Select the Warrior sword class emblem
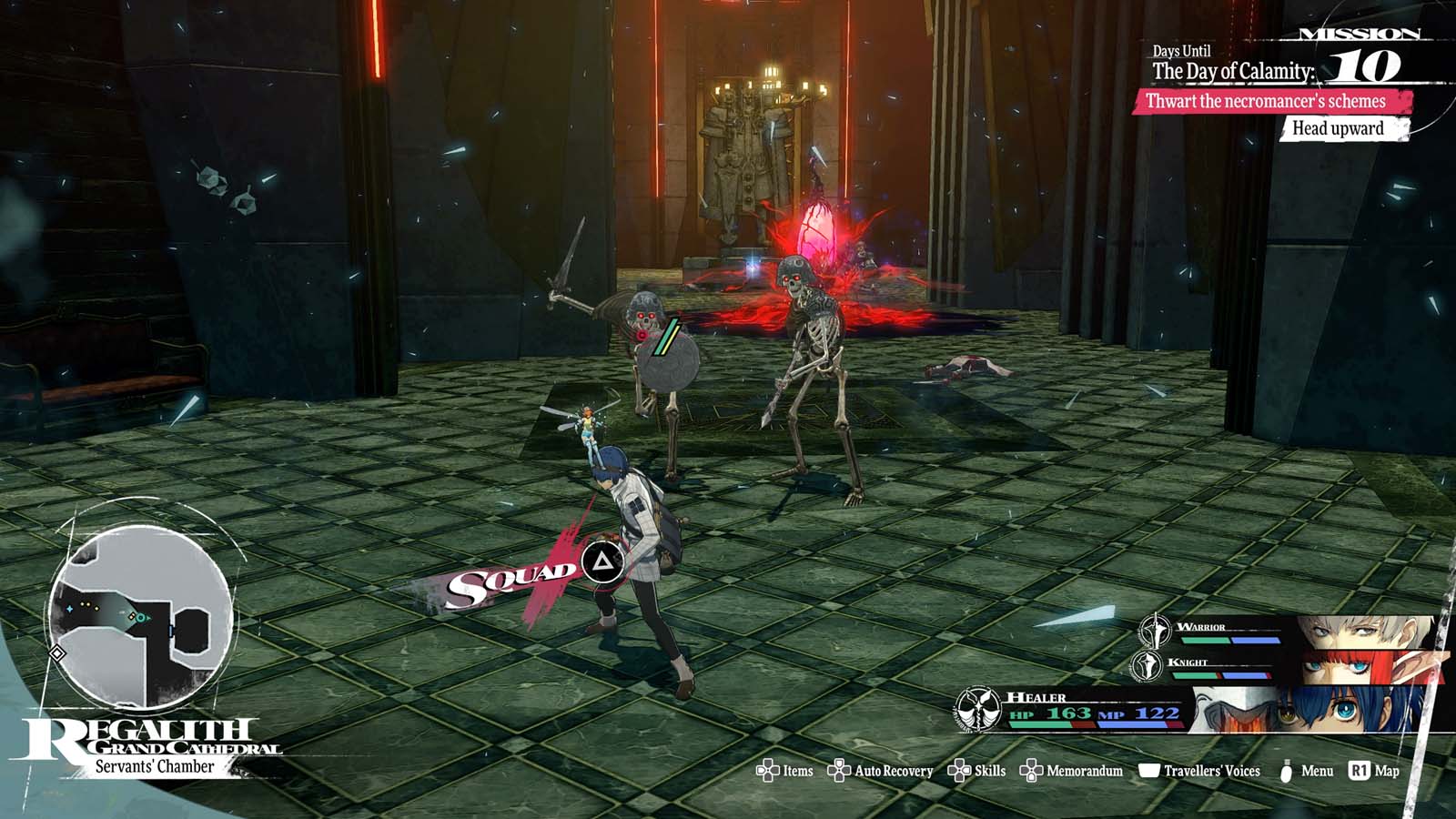Screen dimensions: 1456x819 (1155, 631)
